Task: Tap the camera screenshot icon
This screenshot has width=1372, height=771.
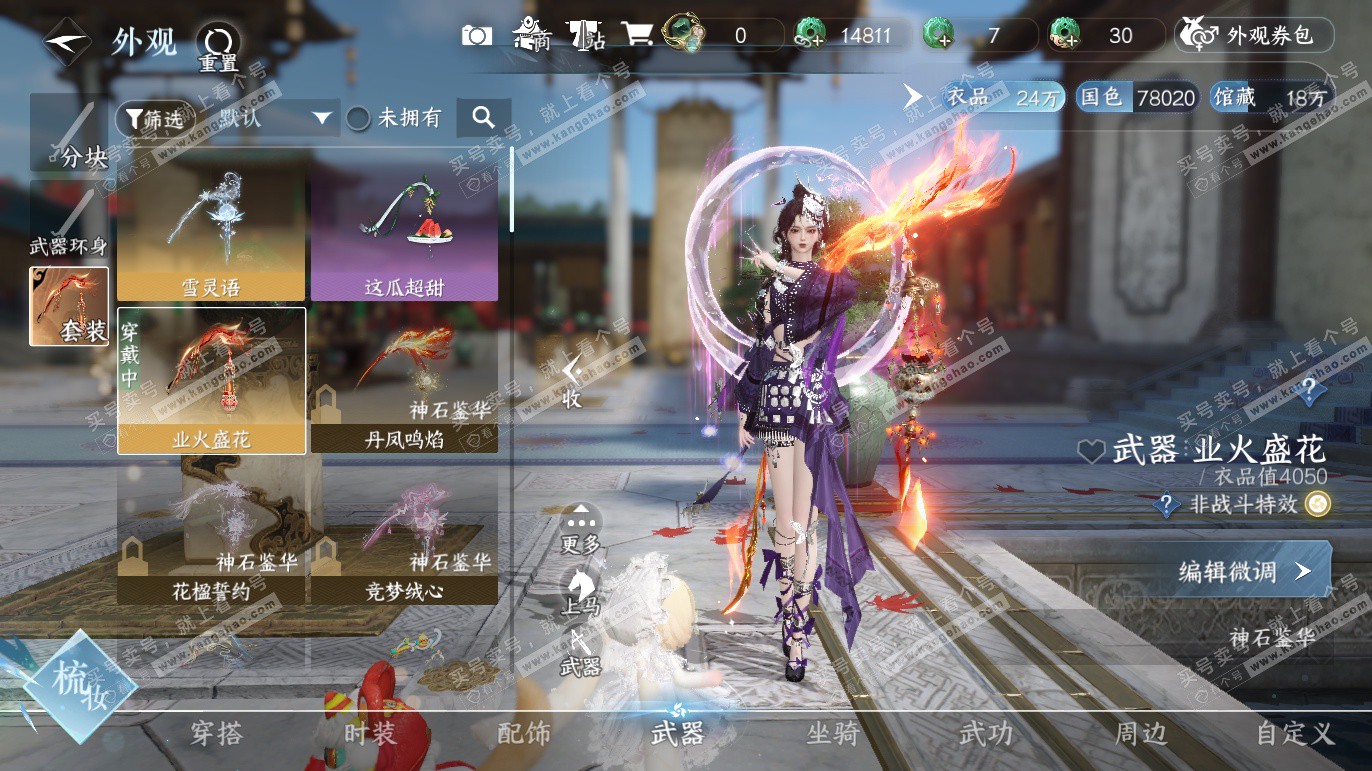Action: pyautogui.click(x=477, y=36)
